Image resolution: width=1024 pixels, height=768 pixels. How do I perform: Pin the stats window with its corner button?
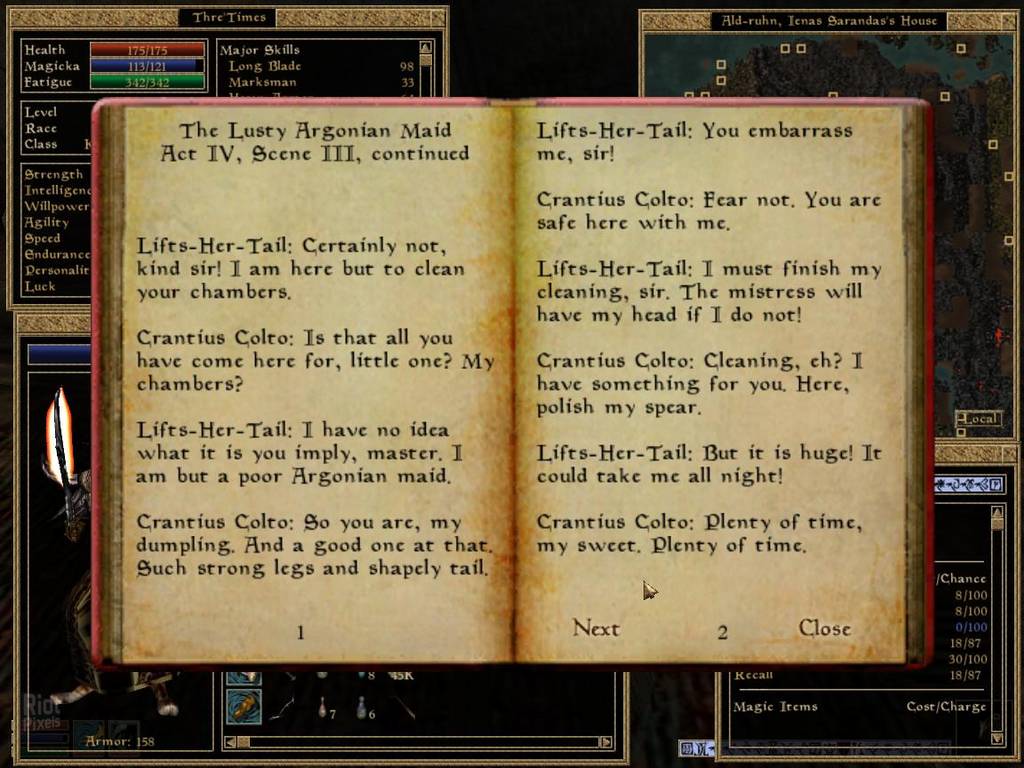pos(438,17)
